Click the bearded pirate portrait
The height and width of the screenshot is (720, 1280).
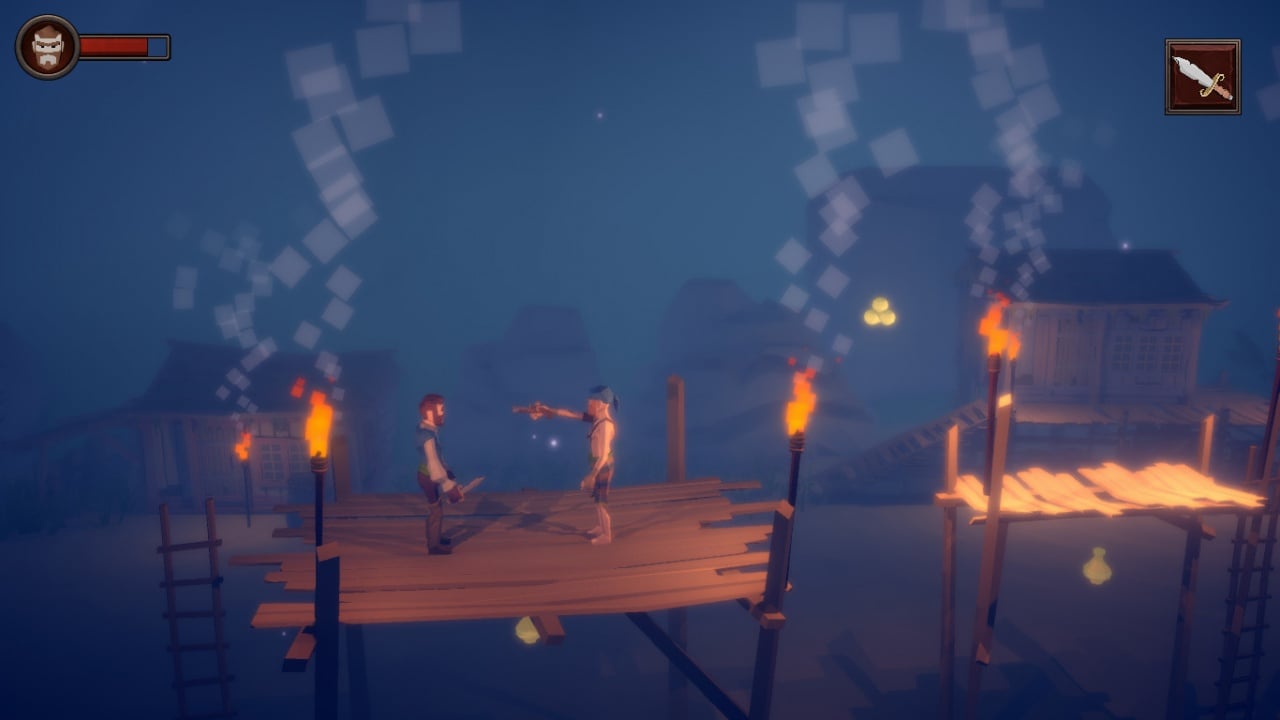coord(47,47)
